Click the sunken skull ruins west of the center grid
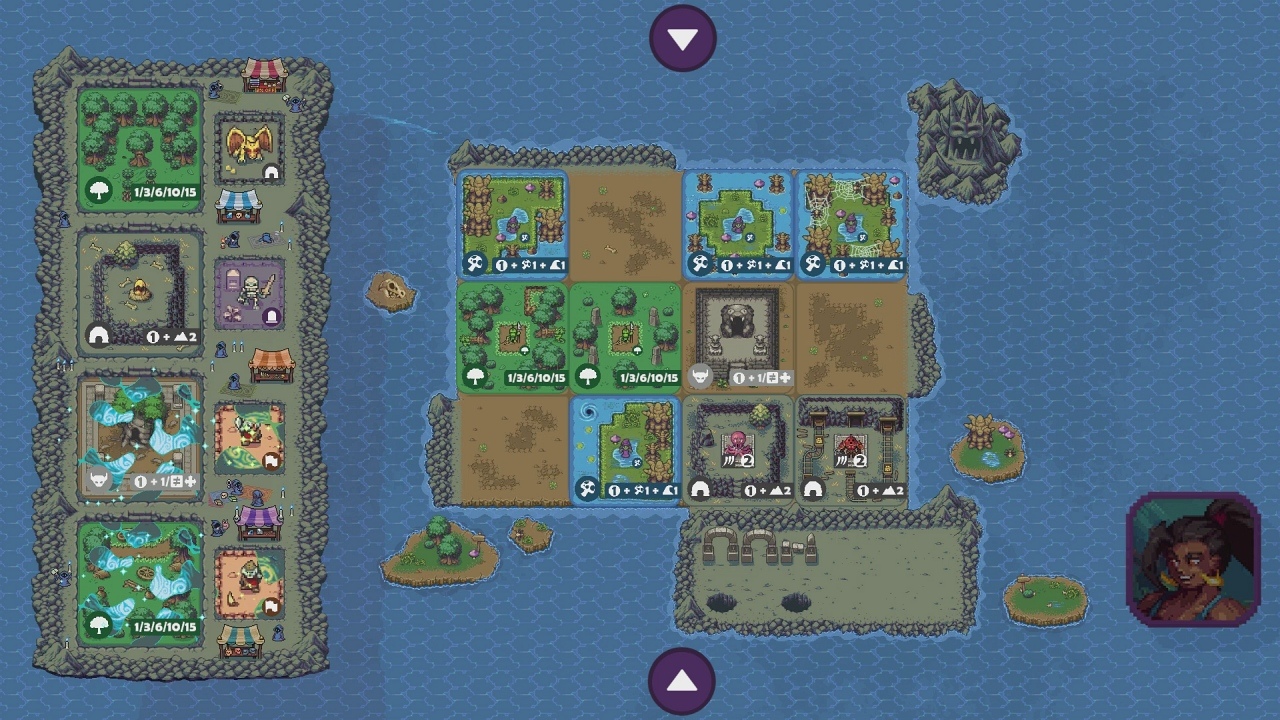The image size is (1280, 720). pyautogui.click(x=391, y=290)
